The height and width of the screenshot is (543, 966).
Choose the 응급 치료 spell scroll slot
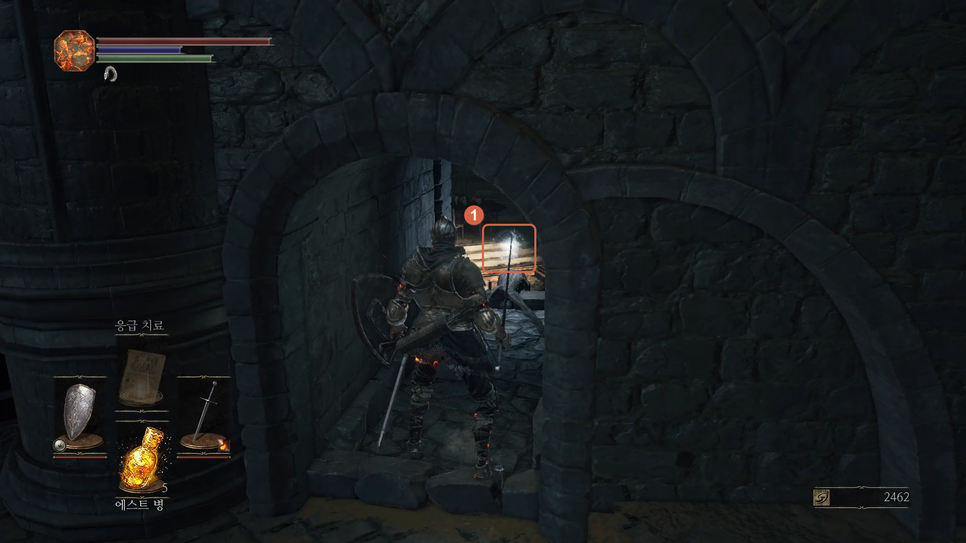(x=140, y=375)
